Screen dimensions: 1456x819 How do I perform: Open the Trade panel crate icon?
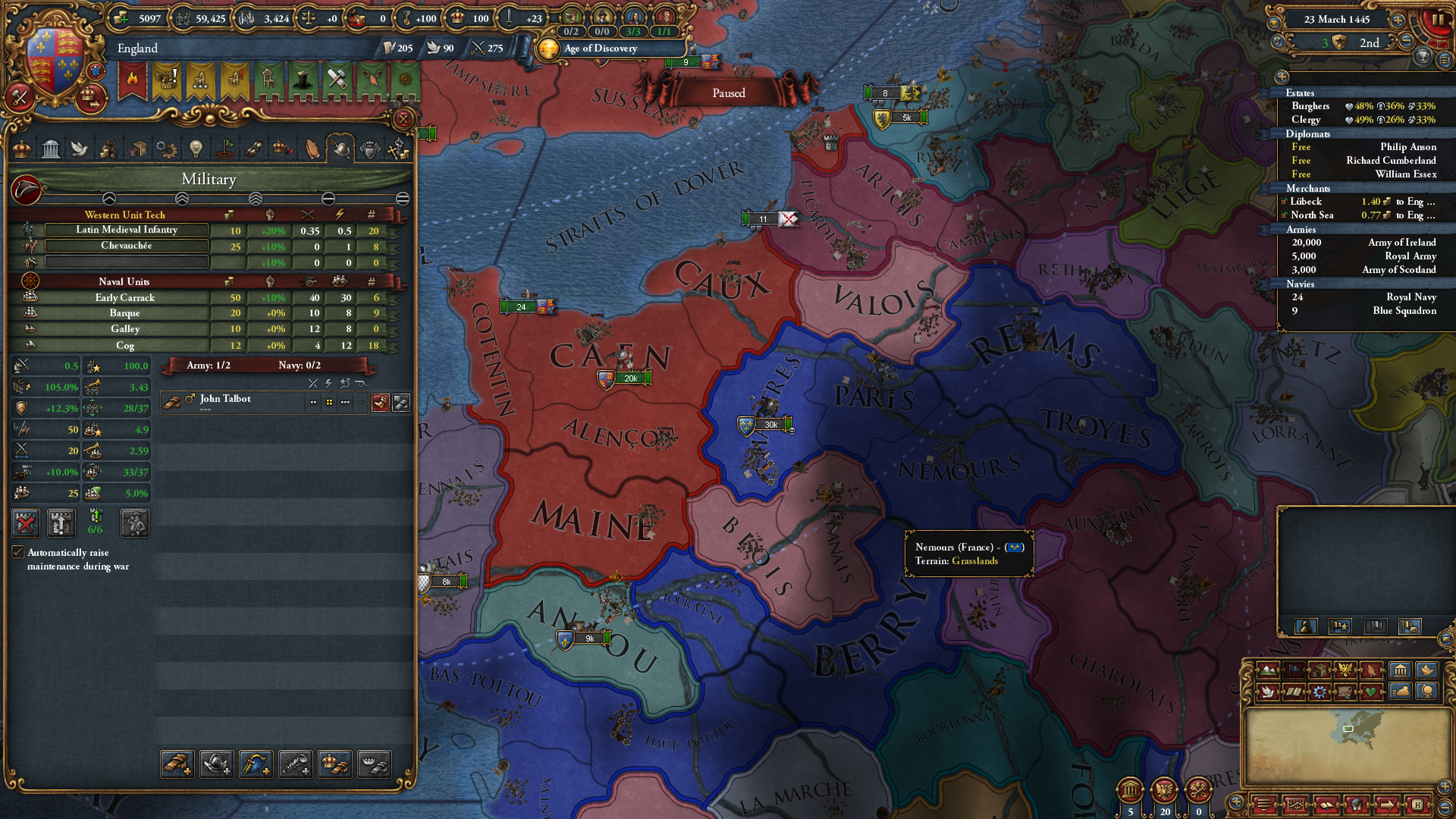137,149
